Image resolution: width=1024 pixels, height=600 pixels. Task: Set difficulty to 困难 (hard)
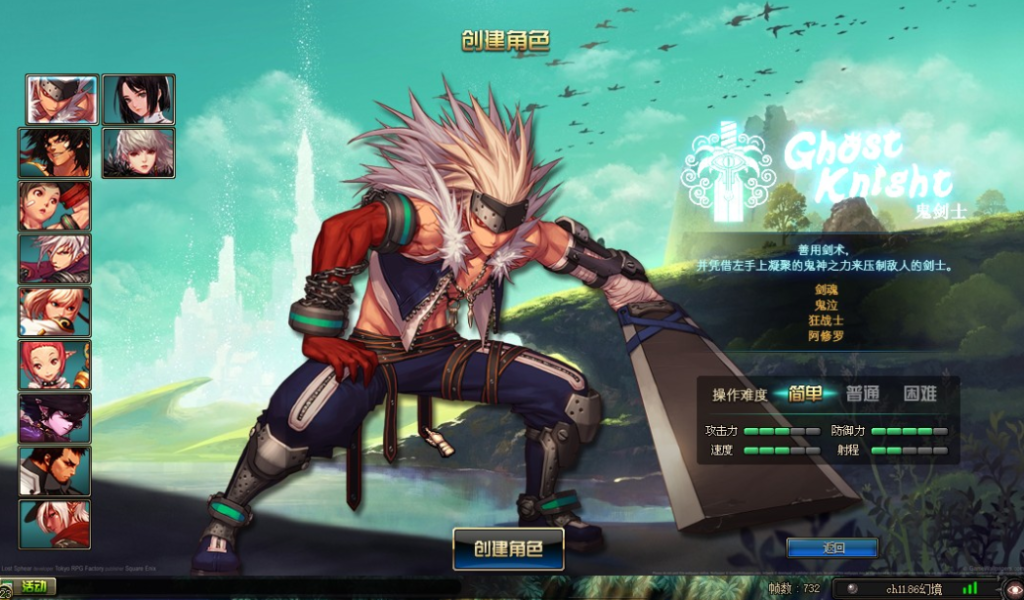click(x=920, y=394)
